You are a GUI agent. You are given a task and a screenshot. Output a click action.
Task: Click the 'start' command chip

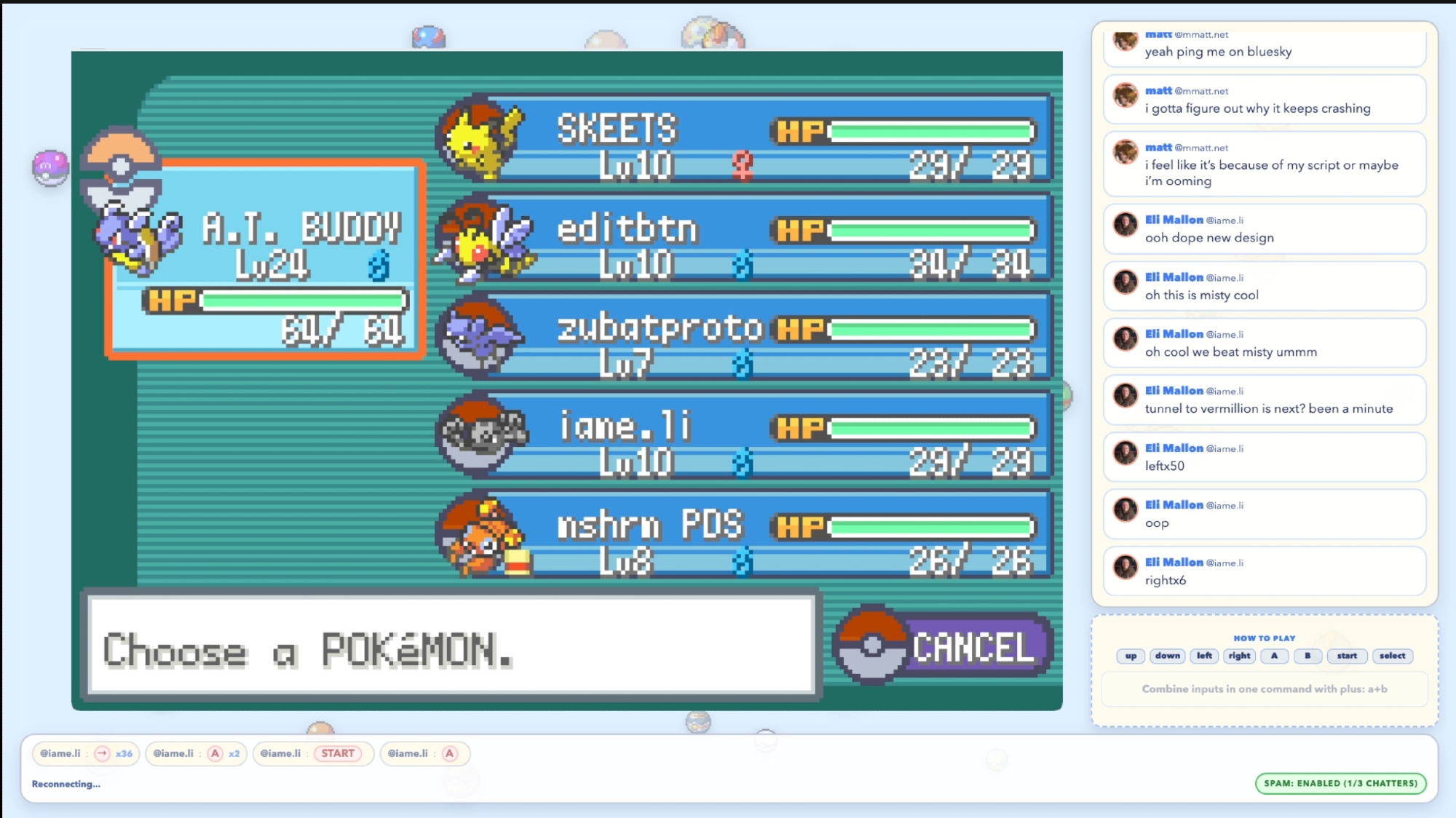click(1347, 656)
